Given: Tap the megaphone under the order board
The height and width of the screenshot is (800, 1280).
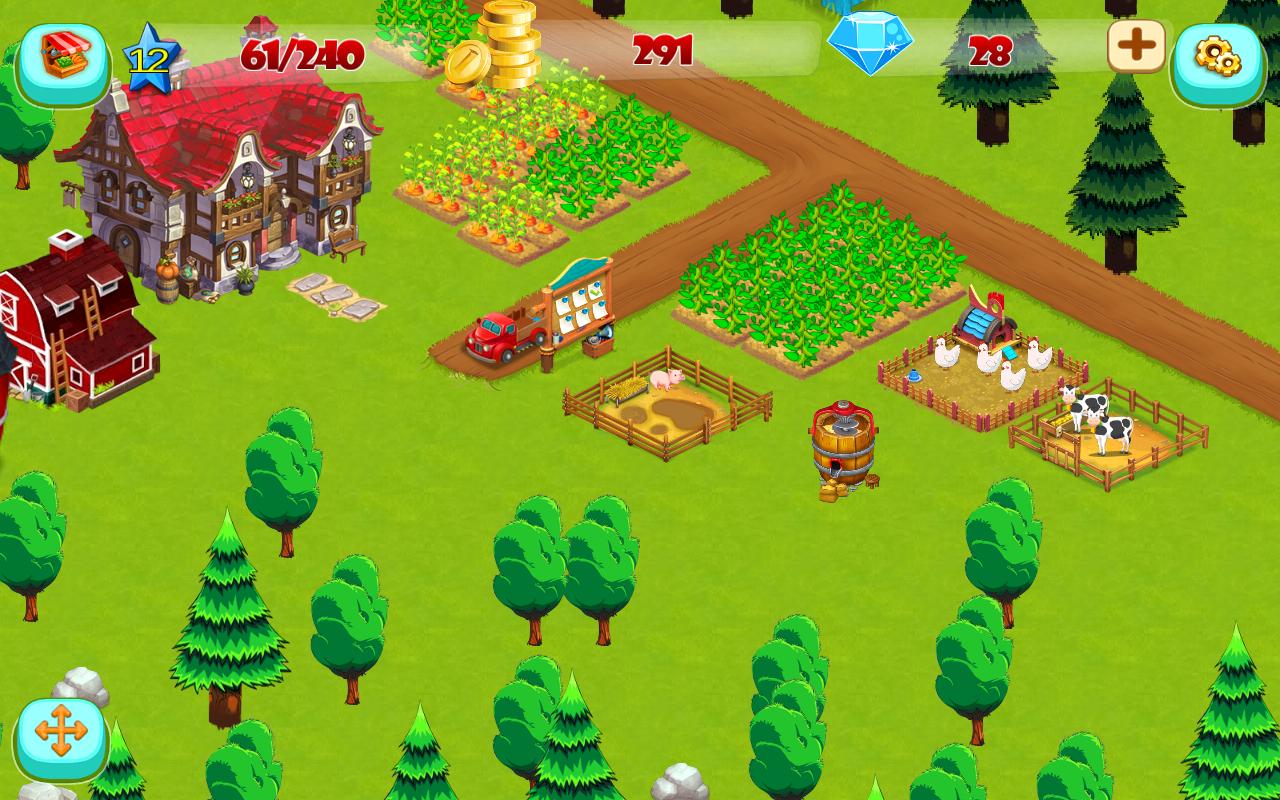Looking at the screenshot, I should pos(605,332).
